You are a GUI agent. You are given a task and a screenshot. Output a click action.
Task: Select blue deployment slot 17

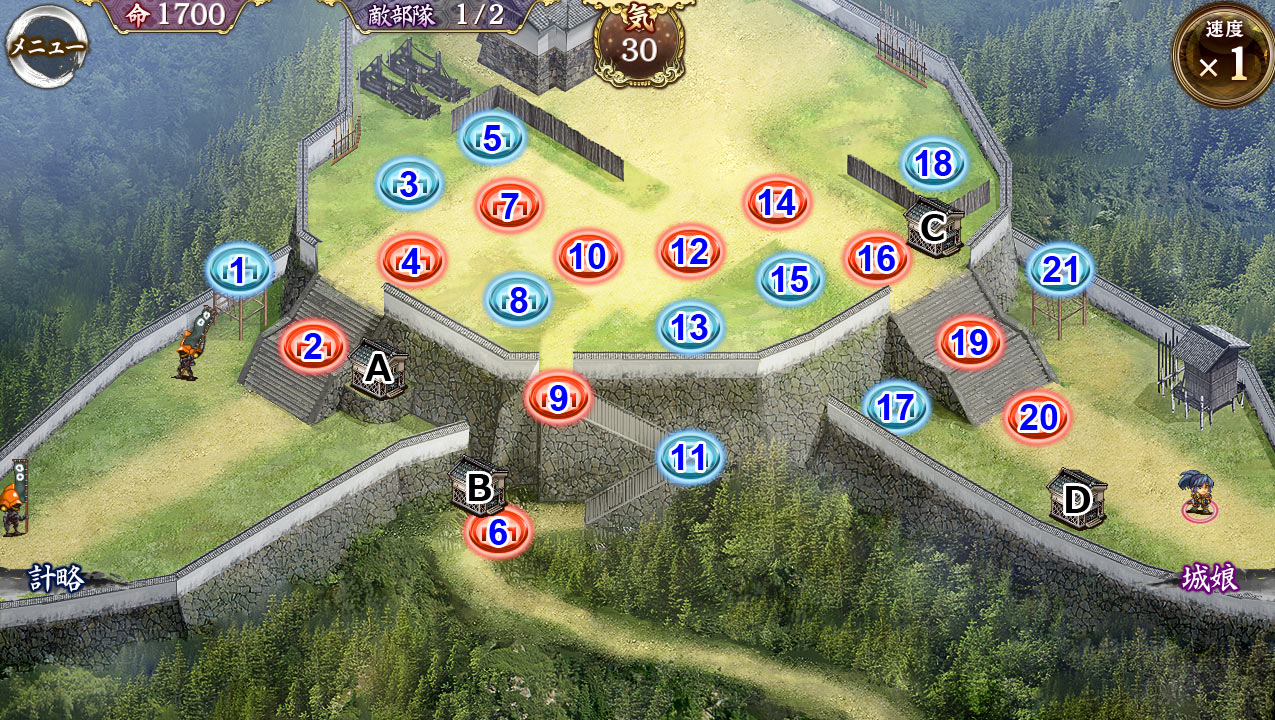click(x=896, y=408)
